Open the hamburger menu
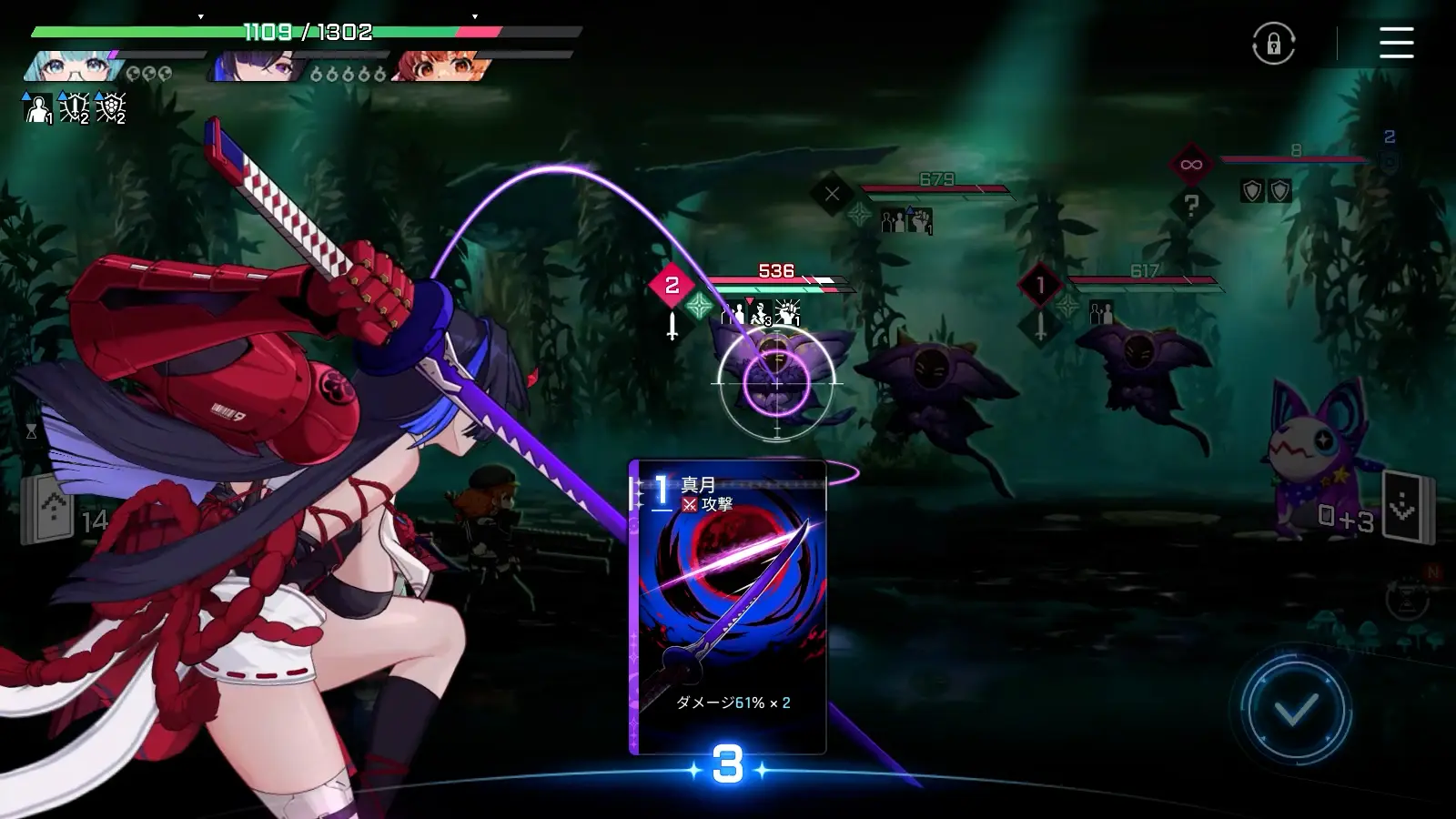Image resolution: width=1456 pixels, height=819 pixels. tap(1396, 43)
